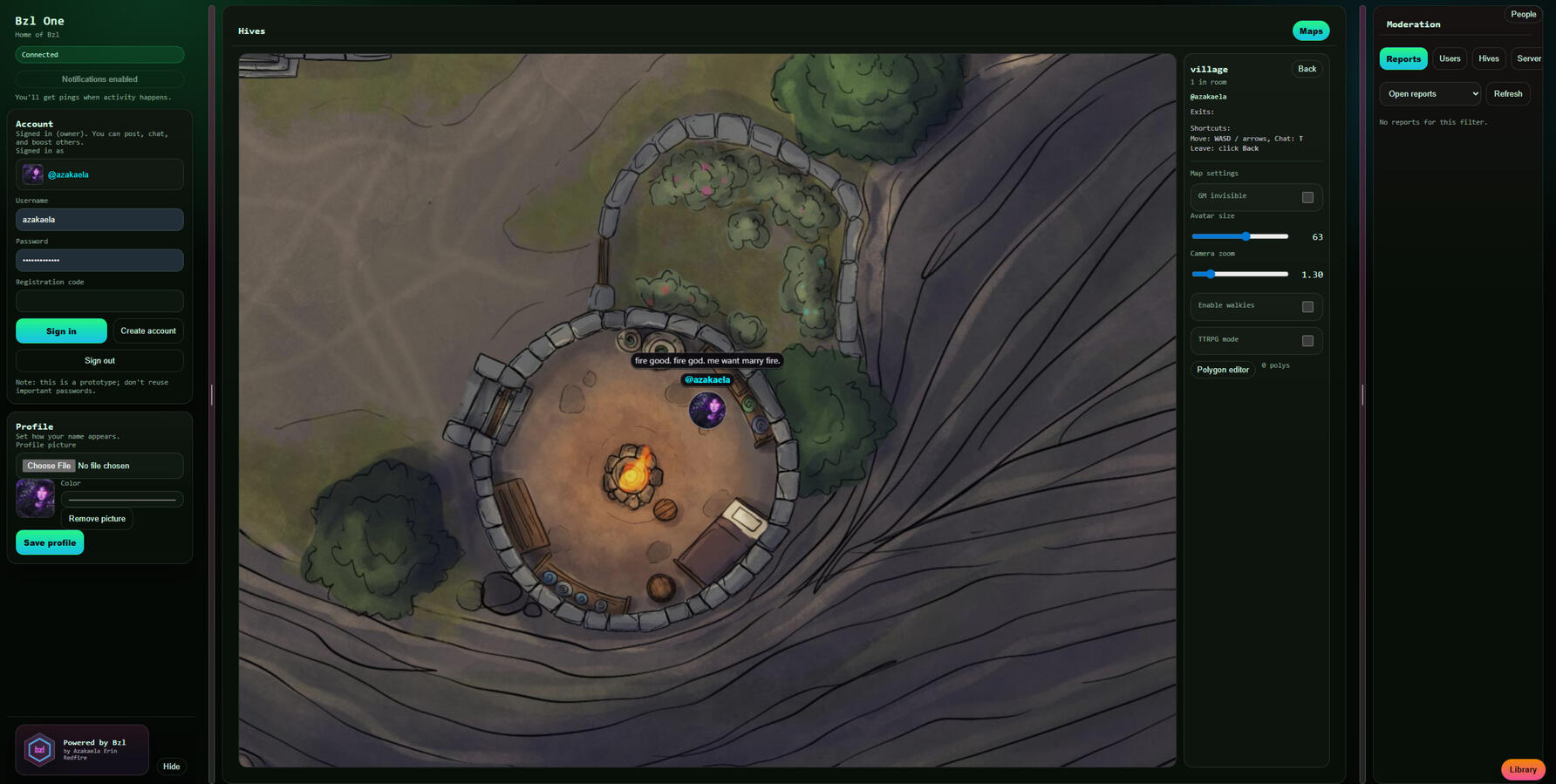1556x784 pixels.
Task: Remove the profile picture
Action: [x=97, y=519]
